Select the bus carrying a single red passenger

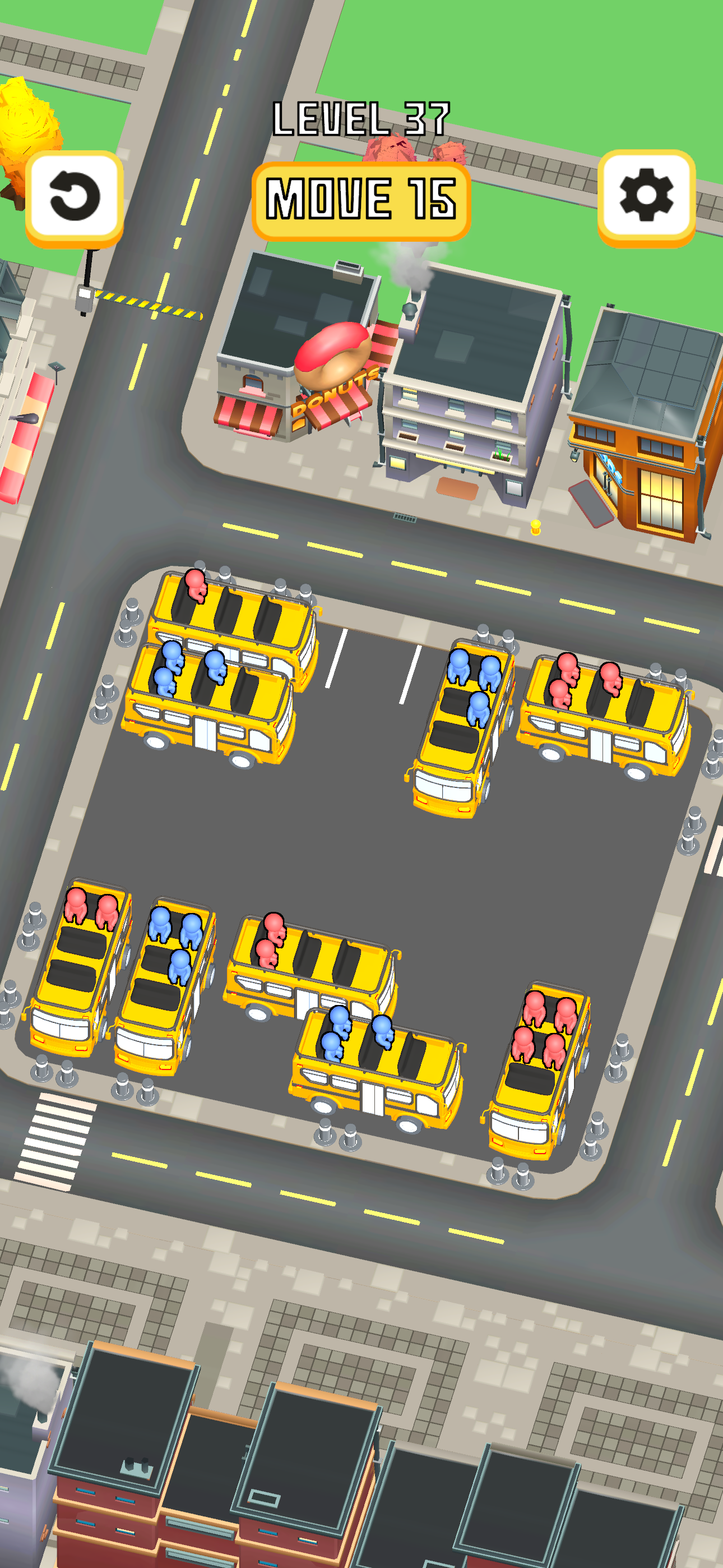coord(231,615)
